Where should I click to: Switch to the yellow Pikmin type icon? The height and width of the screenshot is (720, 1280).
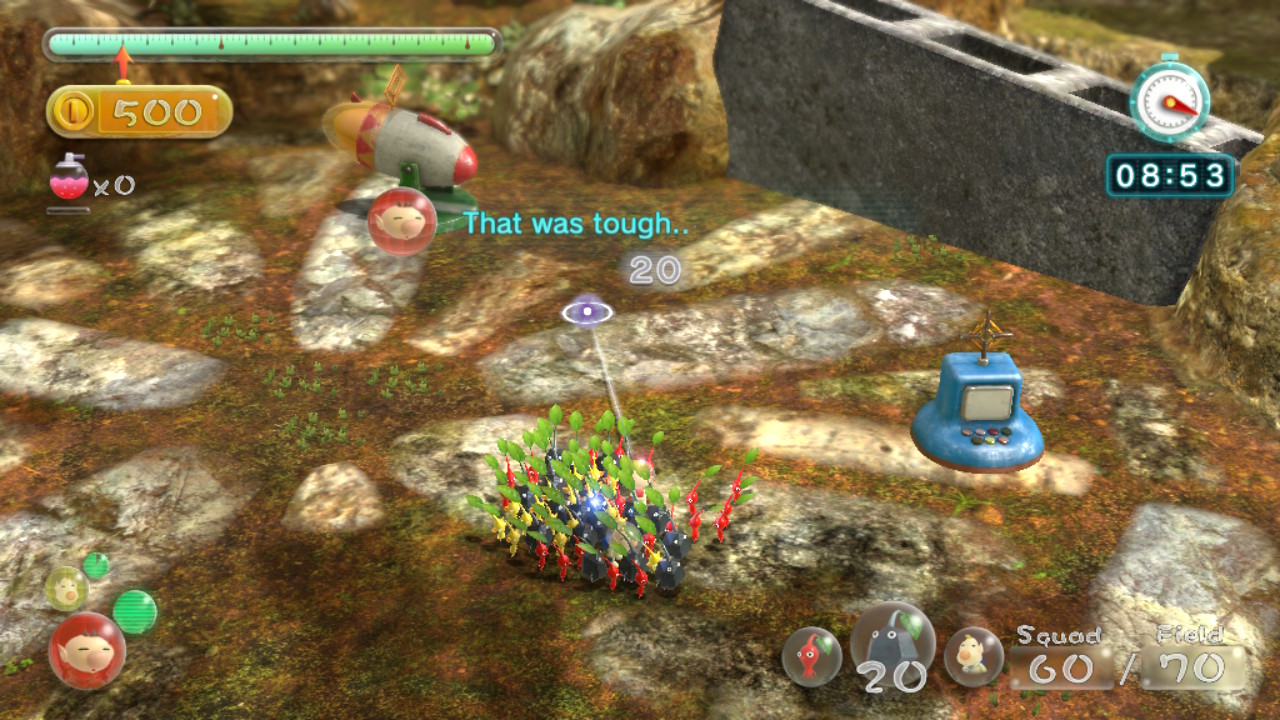[973, 656]
